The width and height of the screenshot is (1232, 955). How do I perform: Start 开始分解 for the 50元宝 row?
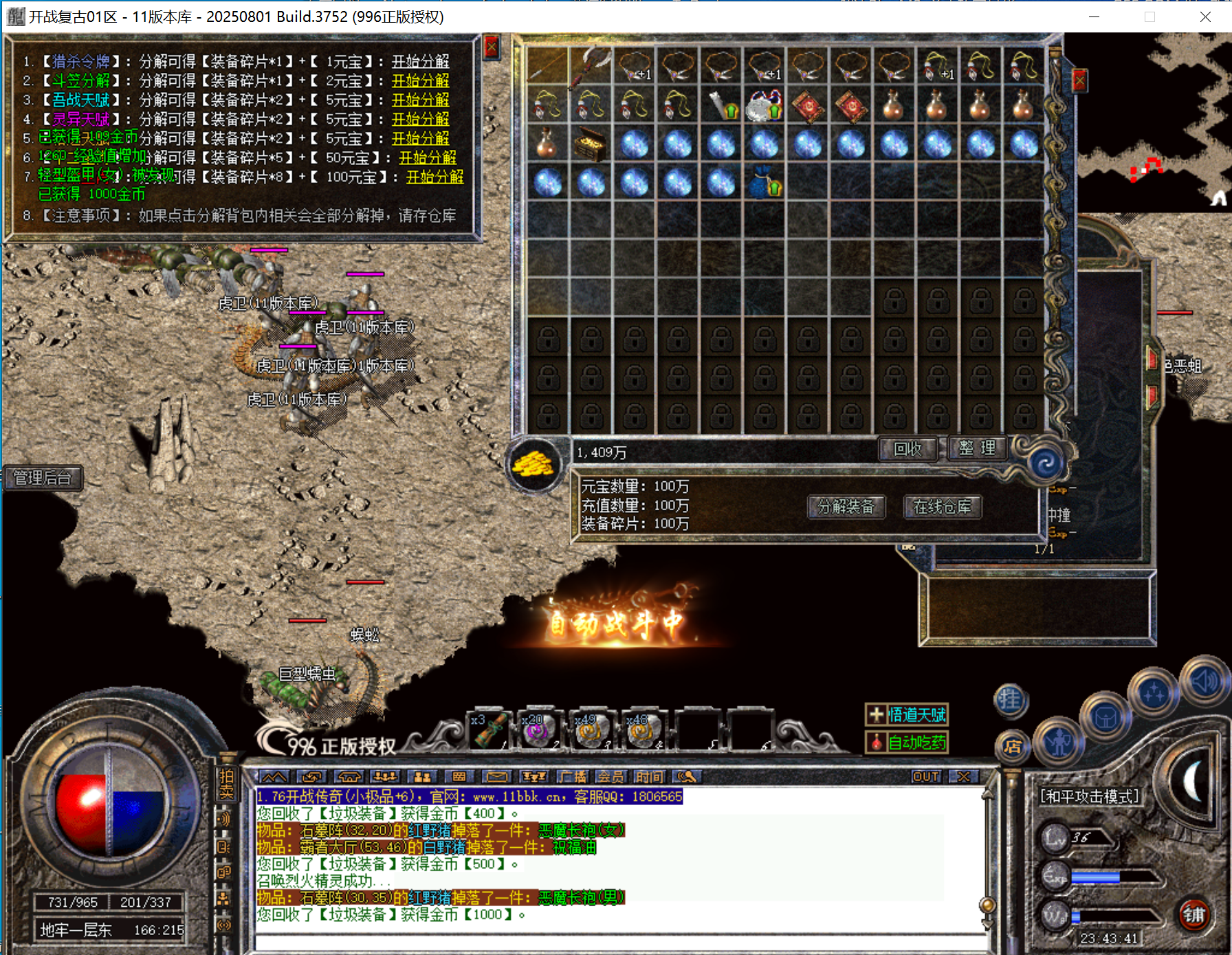[x=428, y=158]
